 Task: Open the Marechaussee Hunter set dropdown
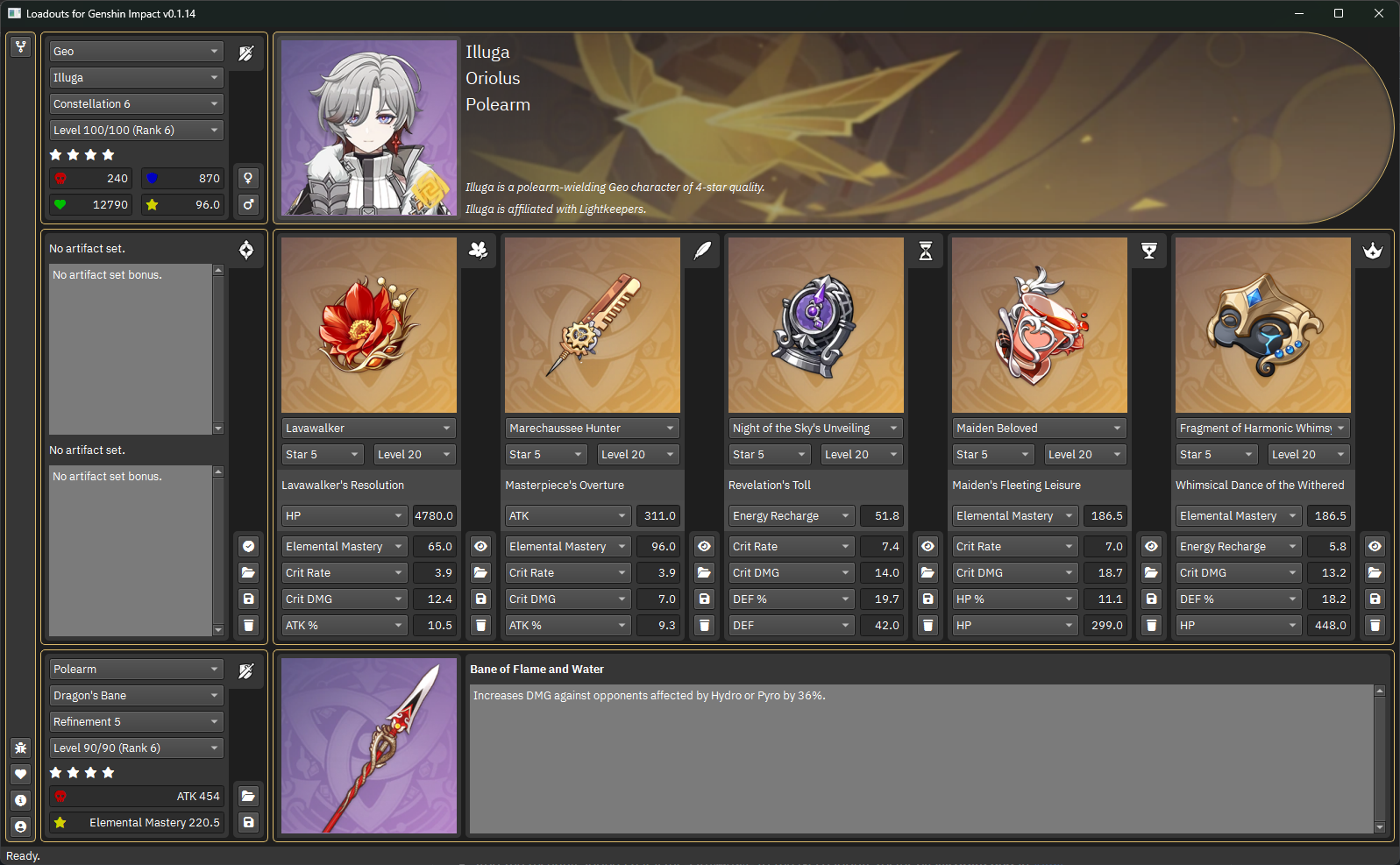coord(592,429)
